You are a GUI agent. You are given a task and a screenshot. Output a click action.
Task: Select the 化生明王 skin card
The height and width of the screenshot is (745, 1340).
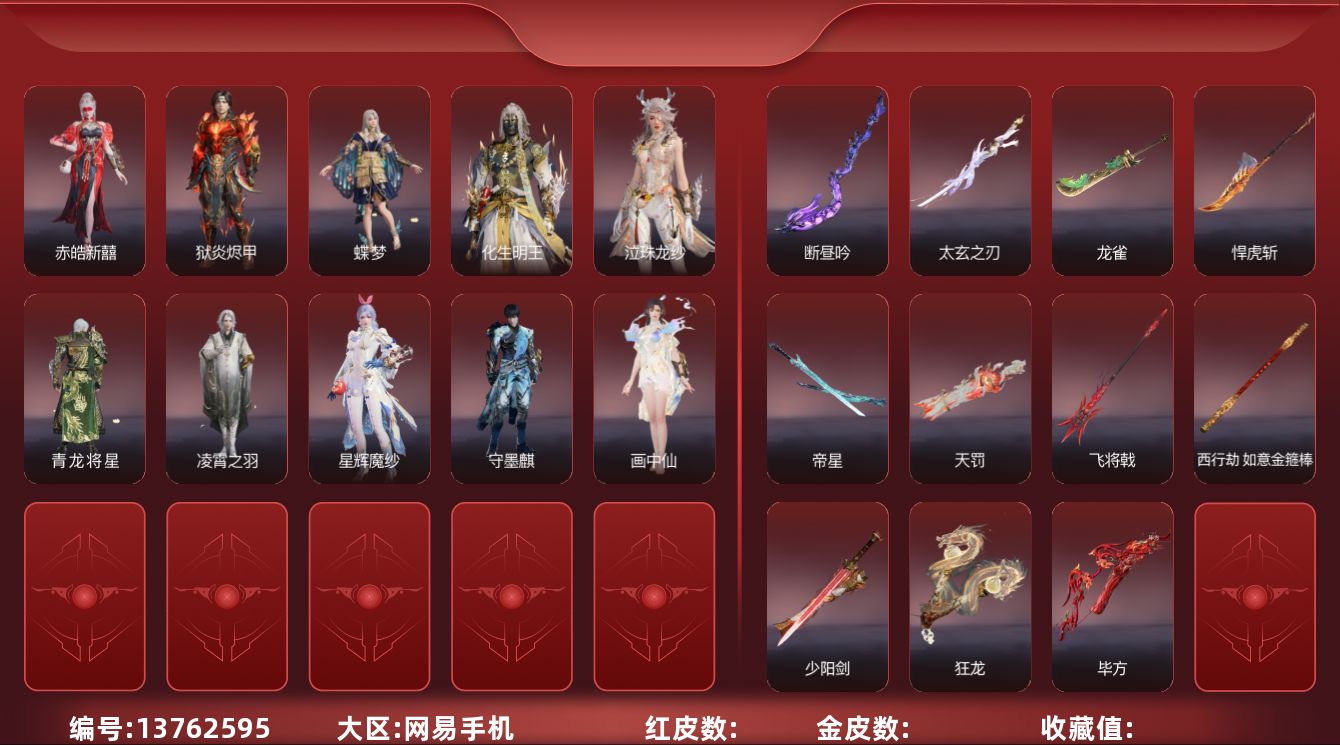[x=511, y=180]
